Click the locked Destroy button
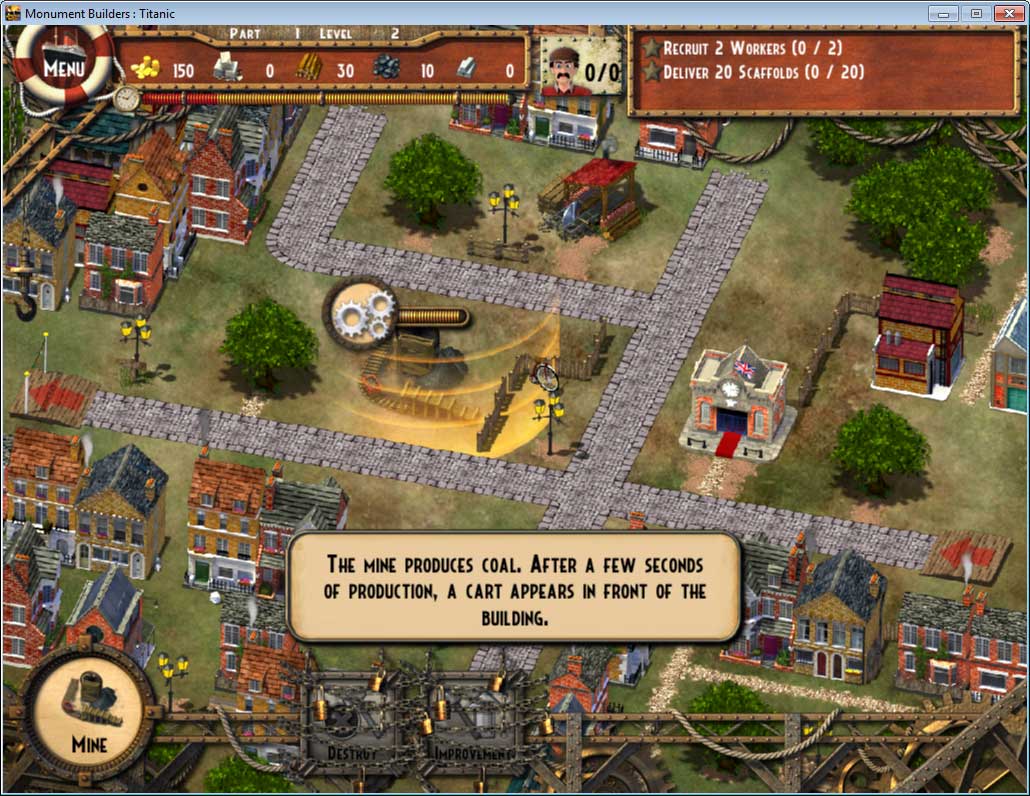 coord(352,722)
